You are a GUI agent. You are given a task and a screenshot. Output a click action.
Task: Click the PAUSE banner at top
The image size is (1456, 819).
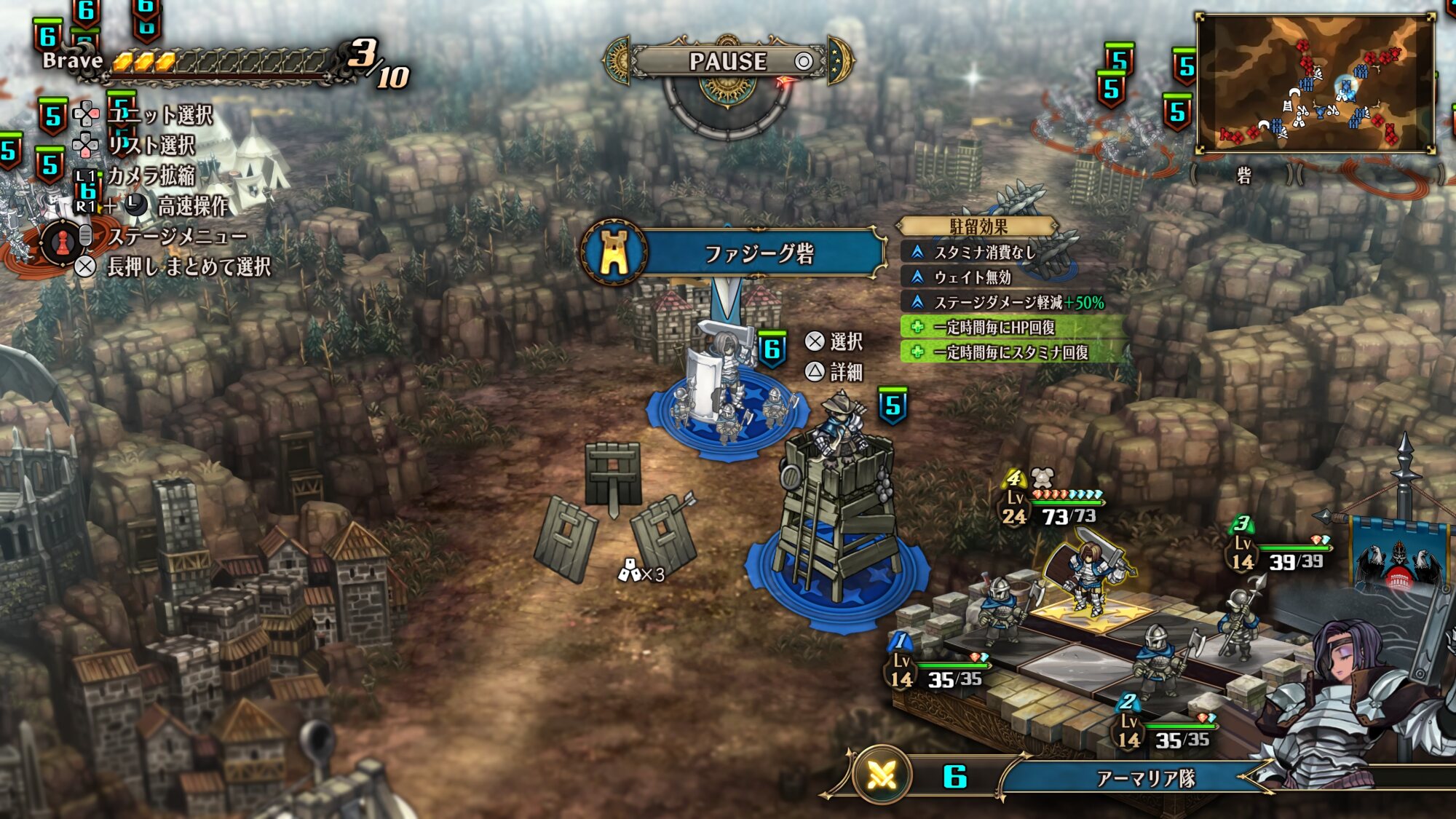click(x=728, y=61)
